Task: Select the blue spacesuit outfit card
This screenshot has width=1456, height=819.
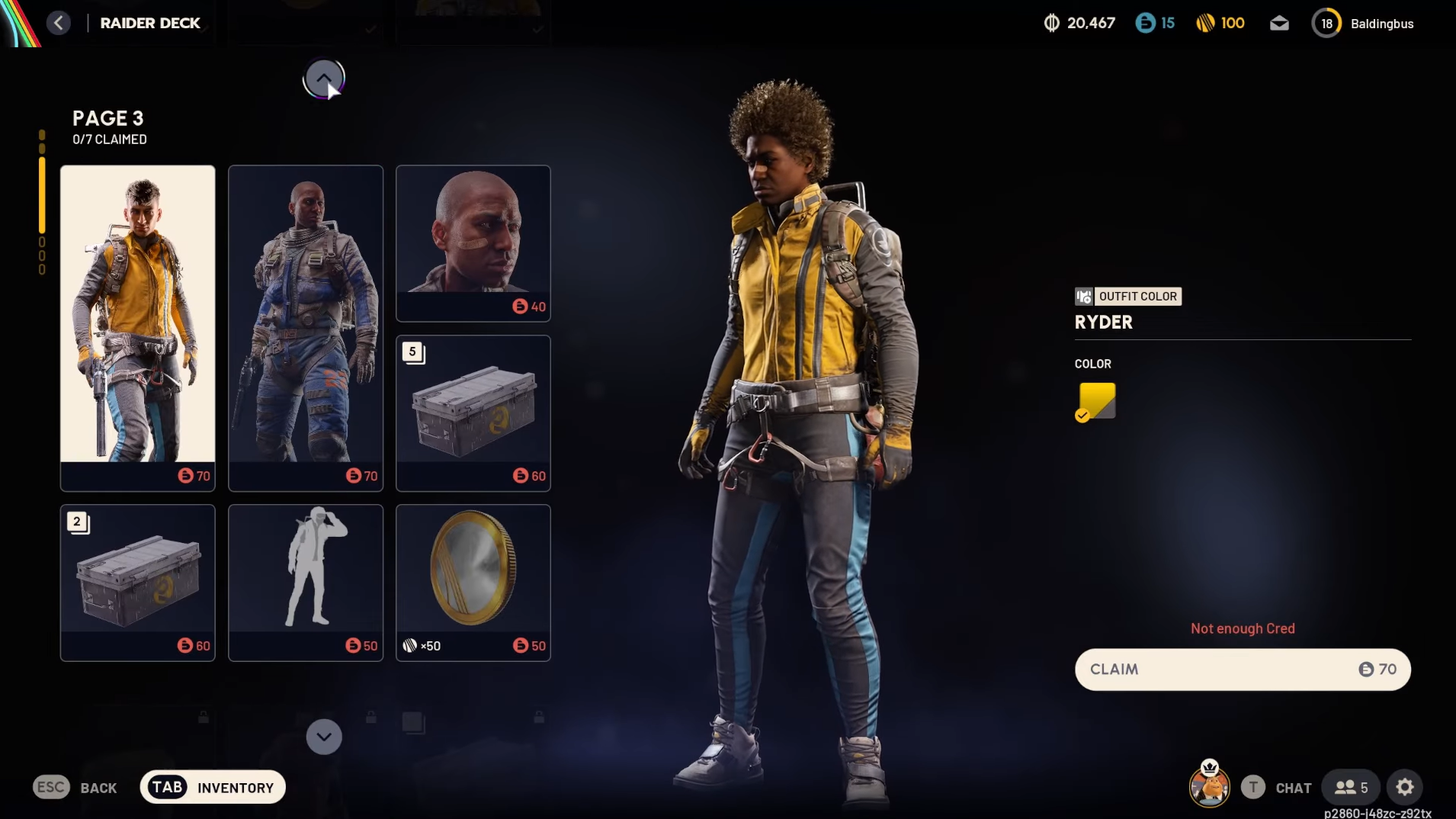Action: pyautogui.click(x=306, y=327)
